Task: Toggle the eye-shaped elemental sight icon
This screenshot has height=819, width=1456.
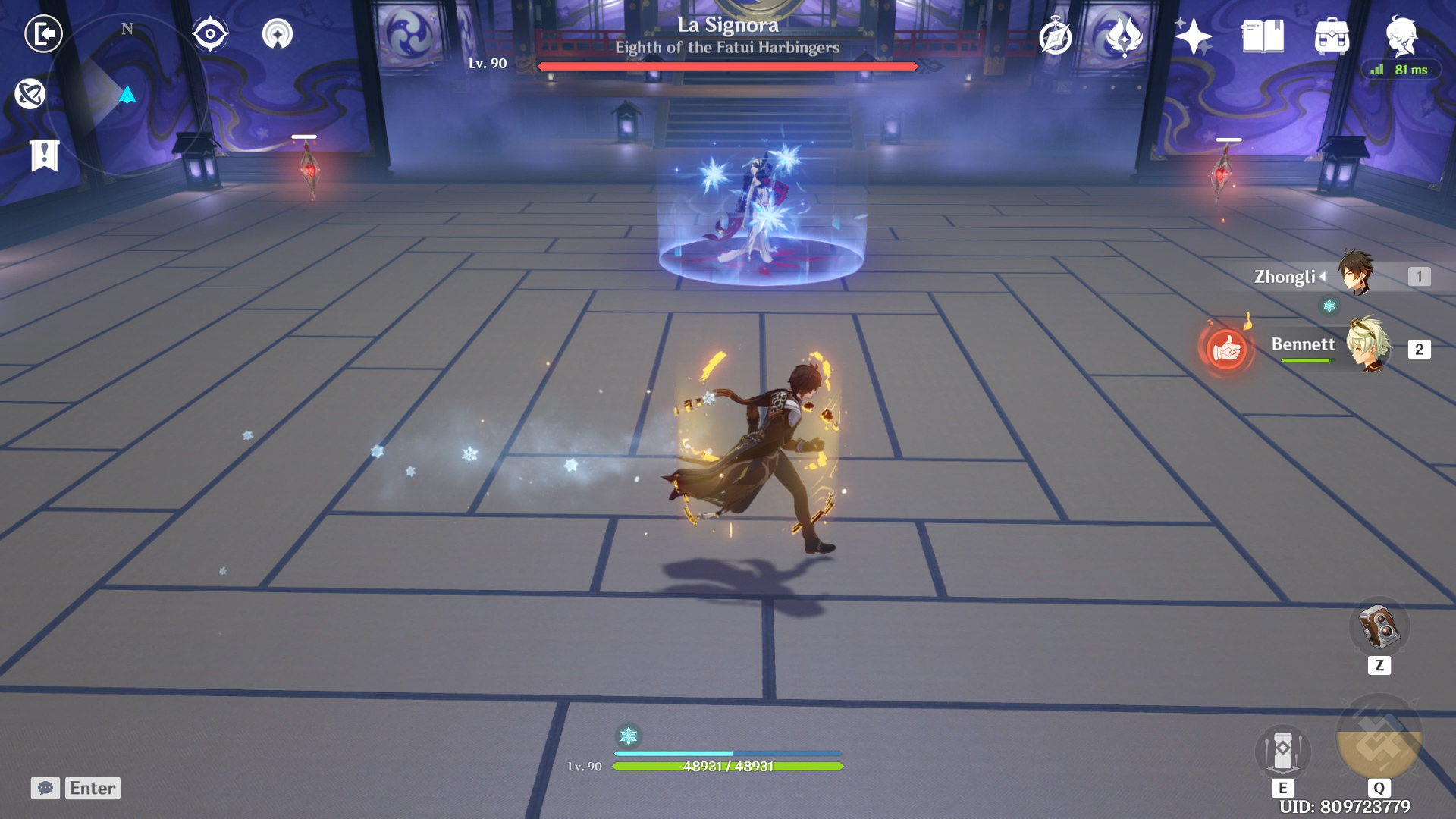Action: [x=210, y=34]
